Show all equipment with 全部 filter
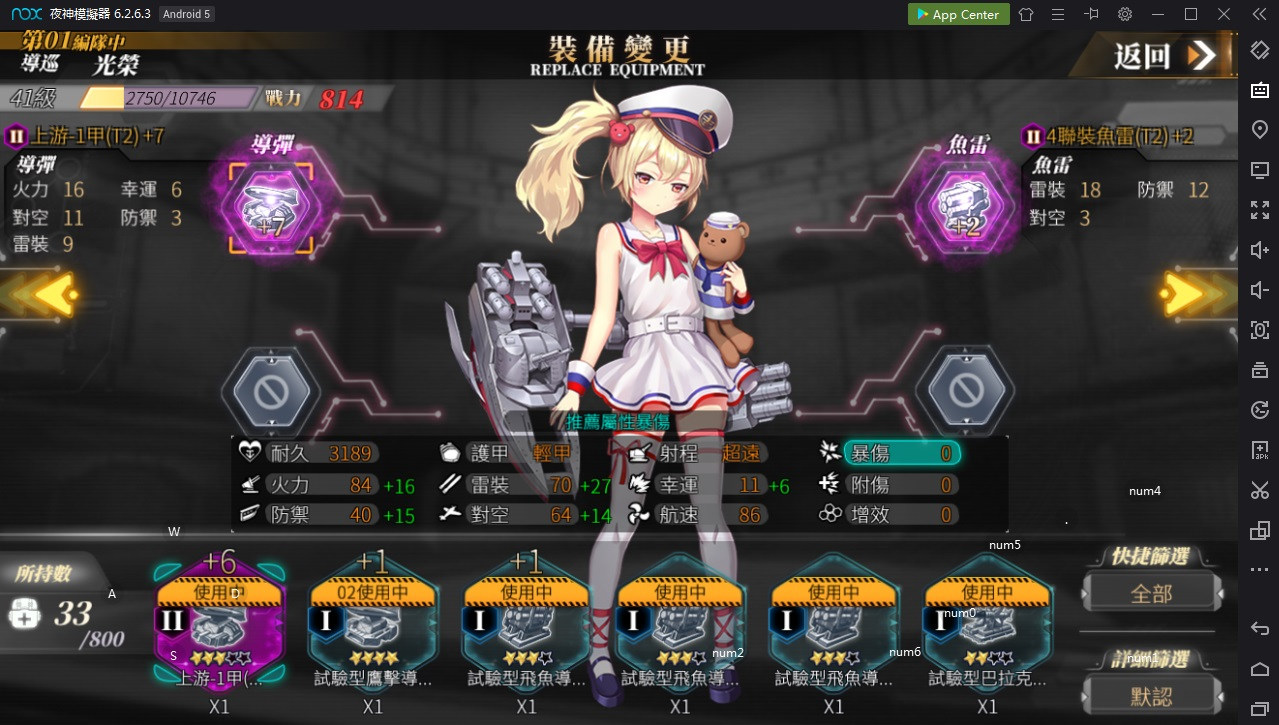The height and width of the screenshot is (725, 1279). [1151, 594]
